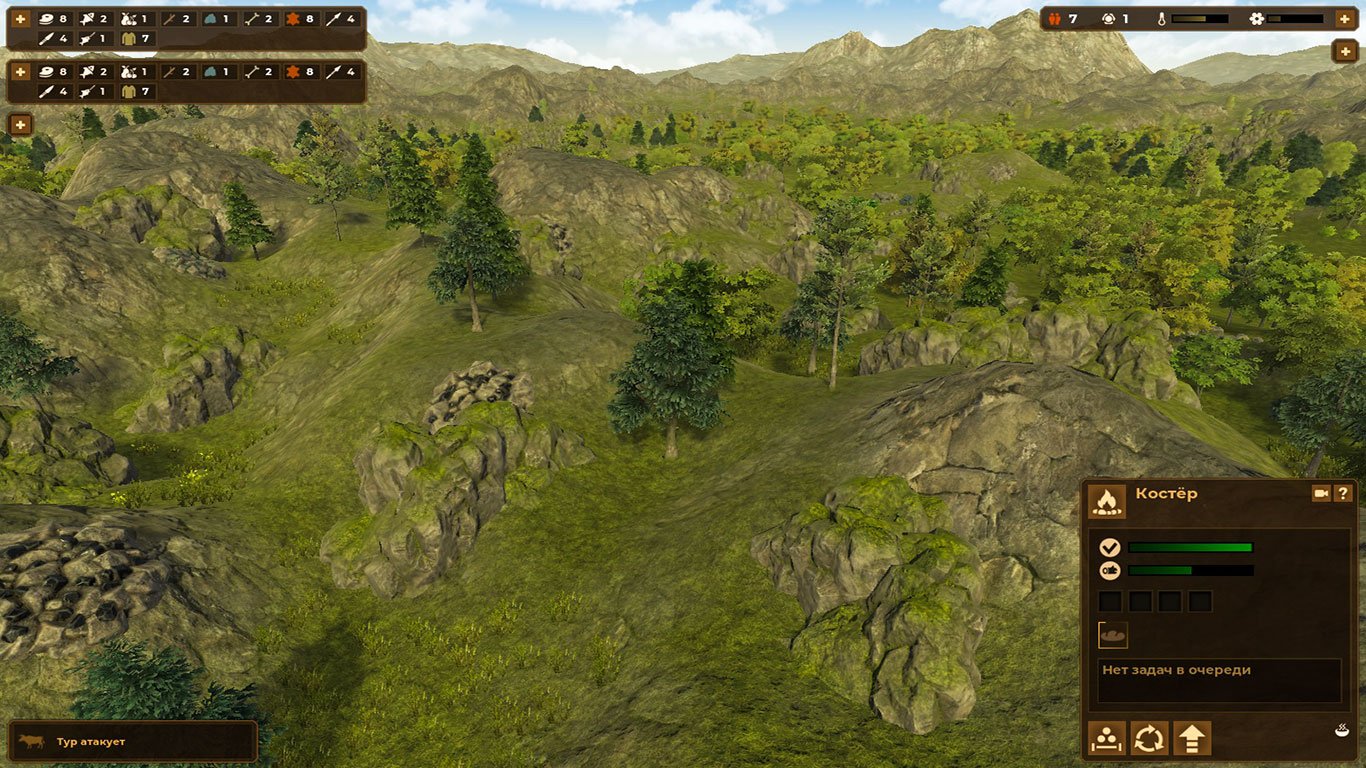This screenshot has width=1366, height=768.
Task: Select the campfire icon beside Костёр title
Action: click(1107, 500)
